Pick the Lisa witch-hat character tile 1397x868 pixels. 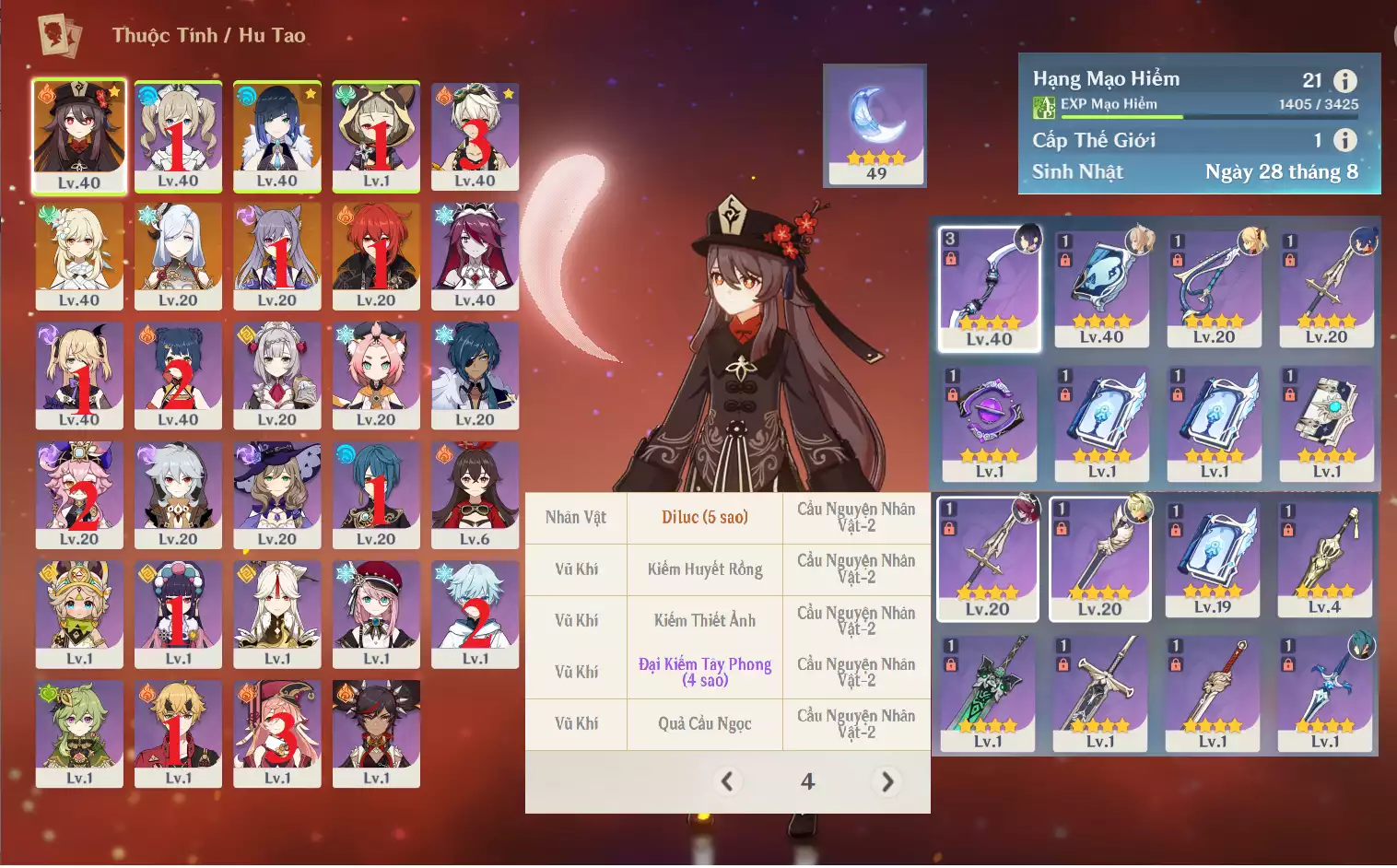tap(277, 495)
